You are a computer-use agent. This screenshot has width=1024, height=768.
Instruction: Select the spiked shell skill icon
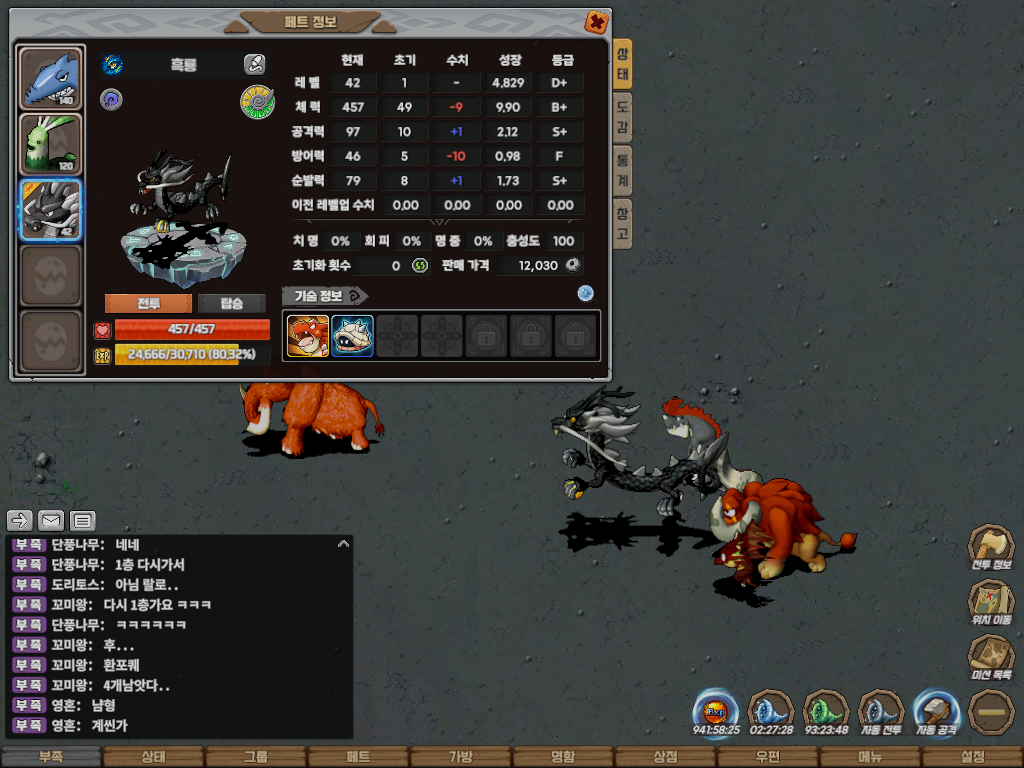point(352,336)
